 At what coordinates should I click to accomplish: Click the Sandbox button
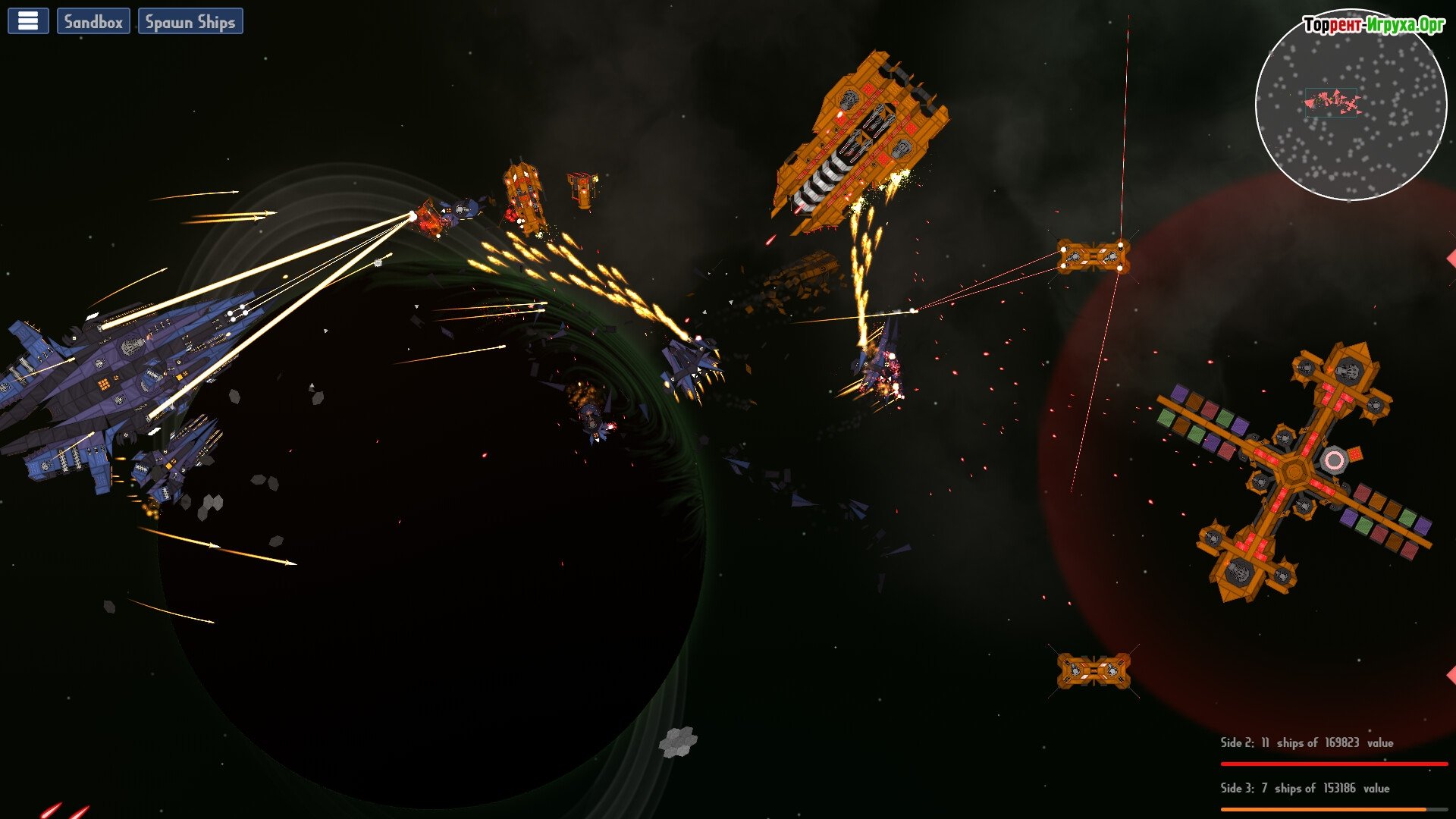click(x=93, y=21)
